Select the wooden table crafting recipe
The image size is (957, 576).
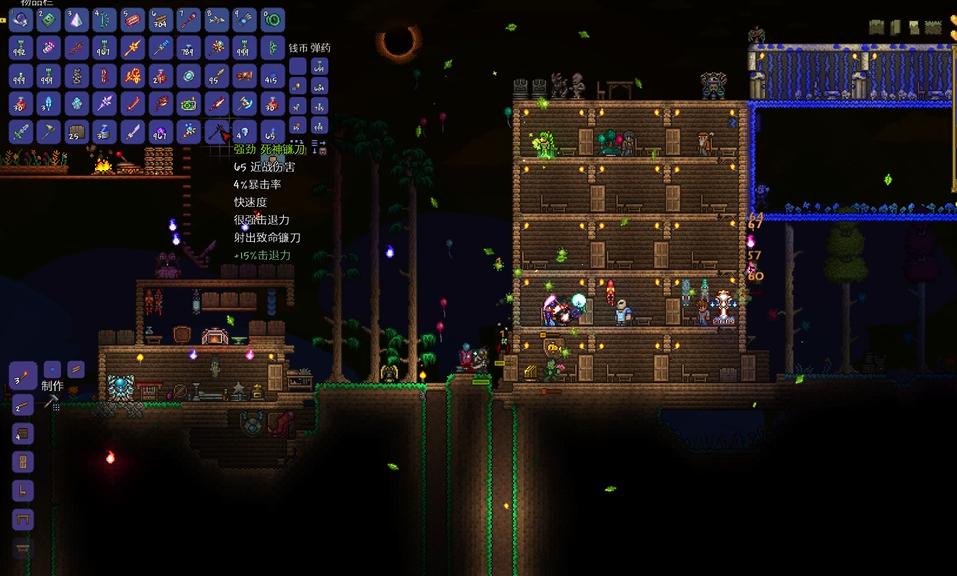pos(22,519)
